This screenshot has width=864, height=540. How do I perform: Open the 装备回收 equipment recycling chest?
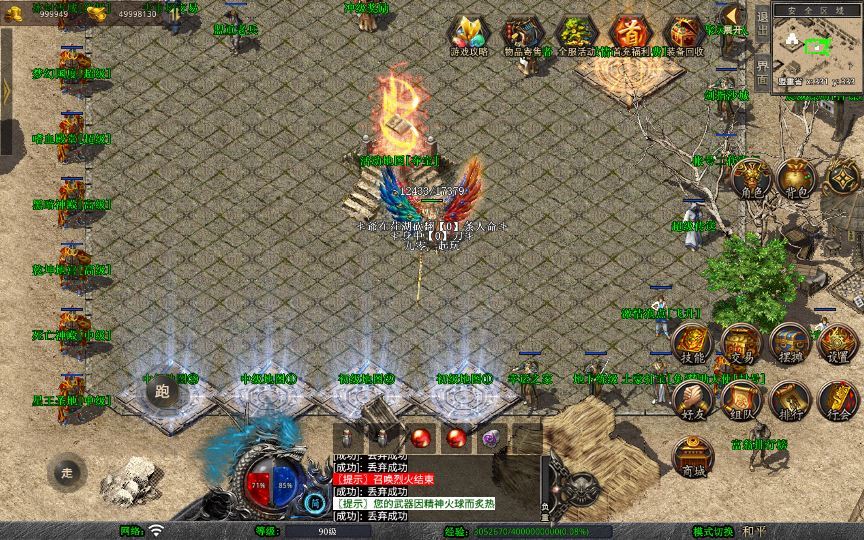[x=685, y=36]
